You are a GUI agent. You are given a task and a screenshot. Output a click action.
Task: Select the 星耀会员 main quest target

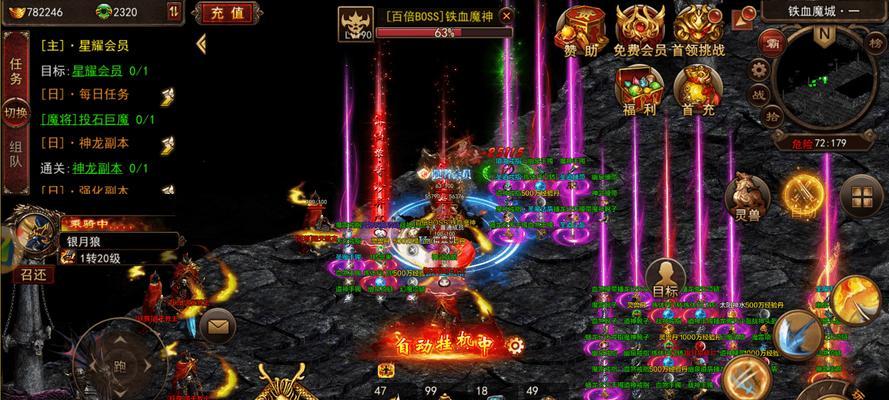[99, 71]
